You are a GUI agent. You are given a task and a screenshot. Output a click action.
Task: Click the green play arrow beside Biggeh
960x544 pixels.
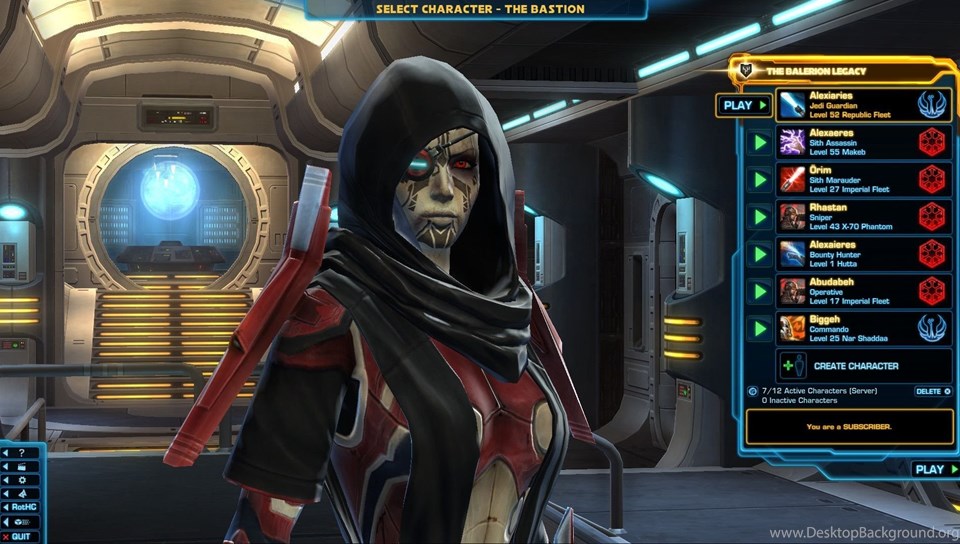point(760,328)
